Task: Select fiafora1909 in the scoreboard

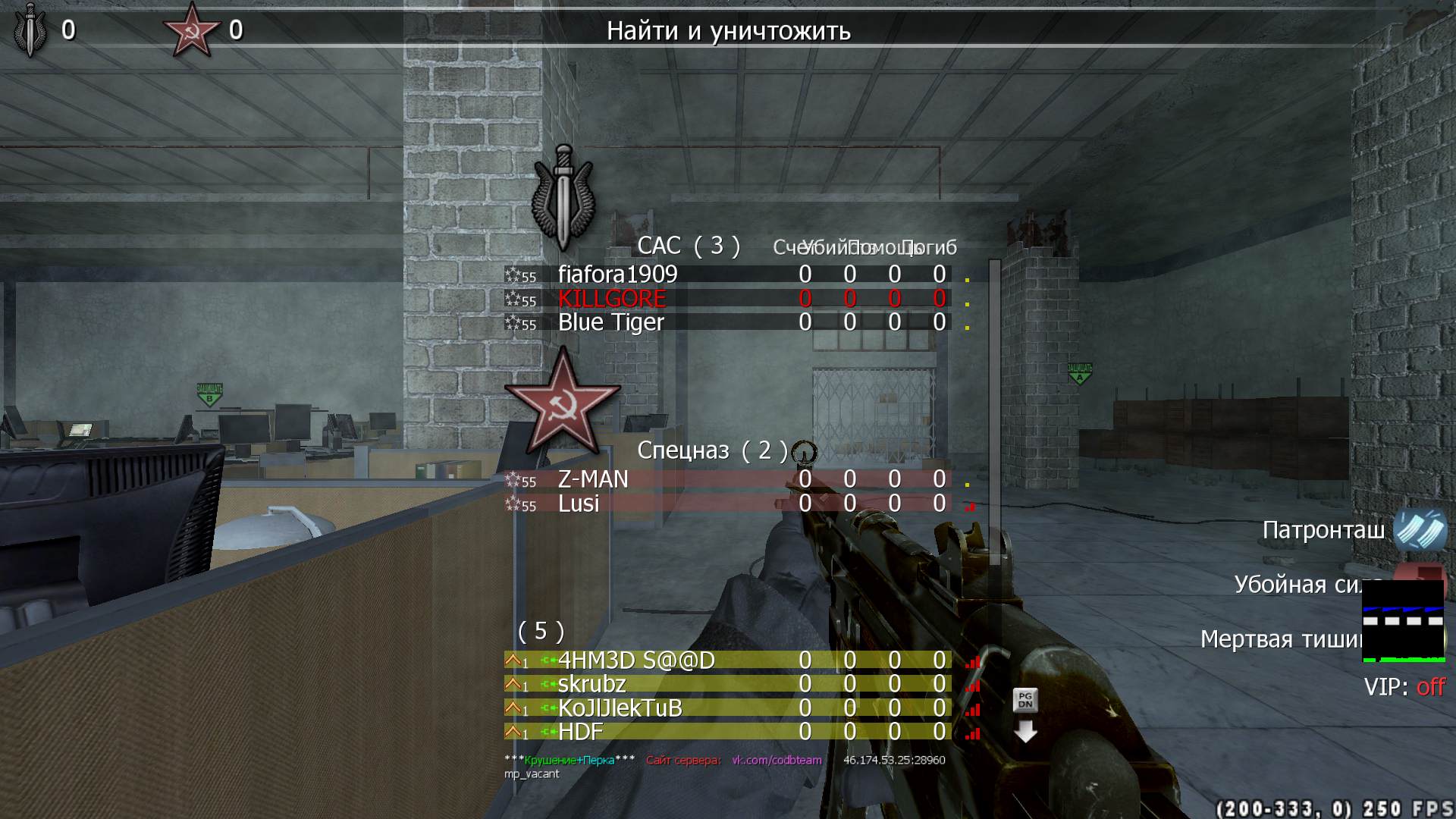Action: point(617,275)
